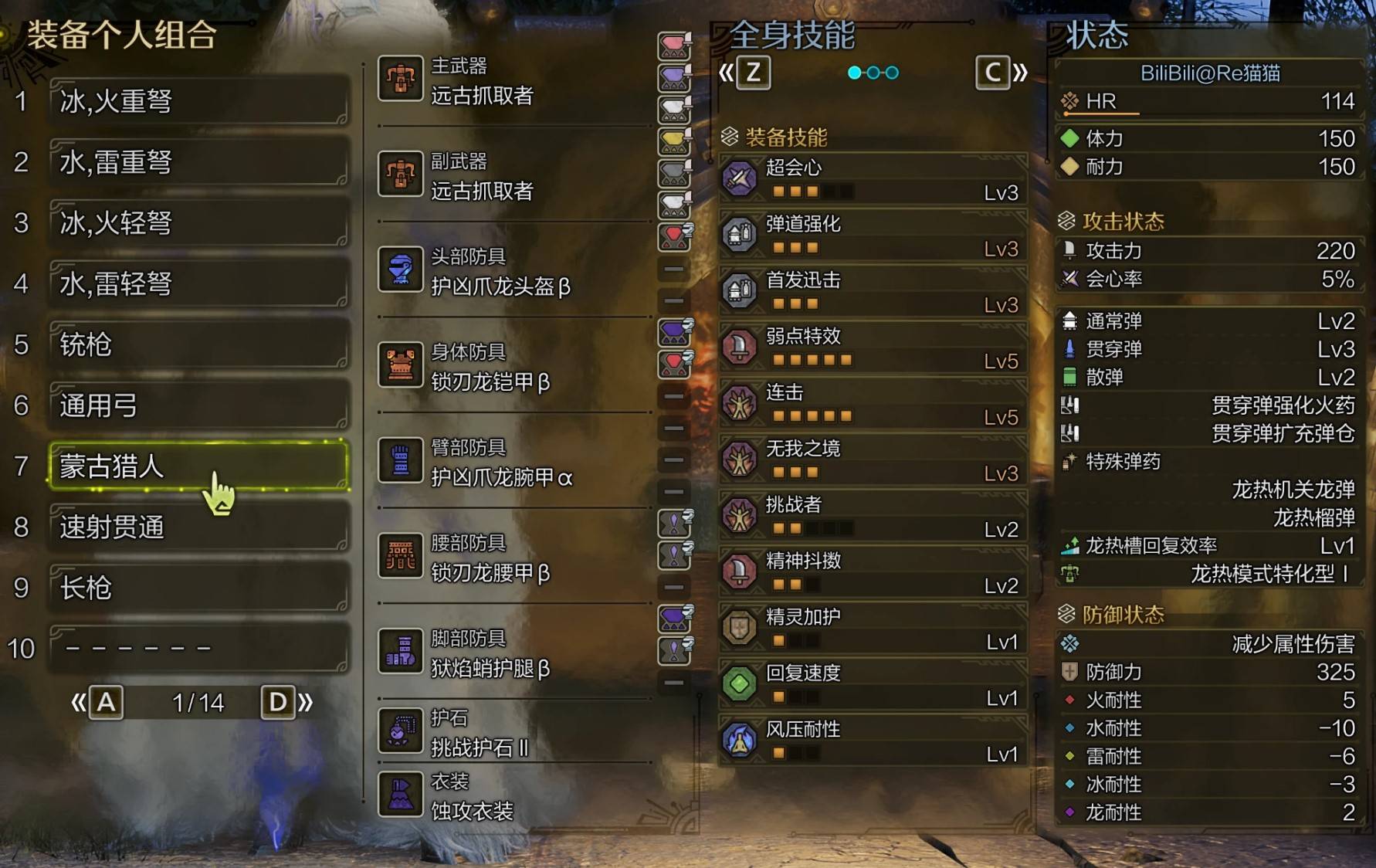Select the layered armor 蚀攻衣装 icon

pos(399,795)
